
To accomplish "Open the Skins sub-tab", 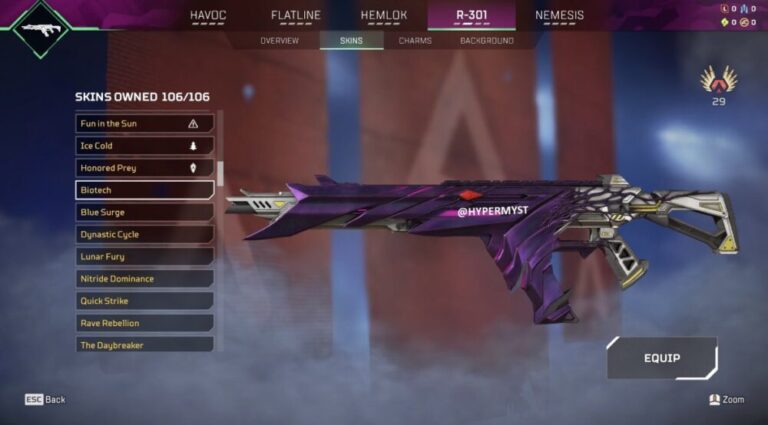I will [x=351, y=41].
